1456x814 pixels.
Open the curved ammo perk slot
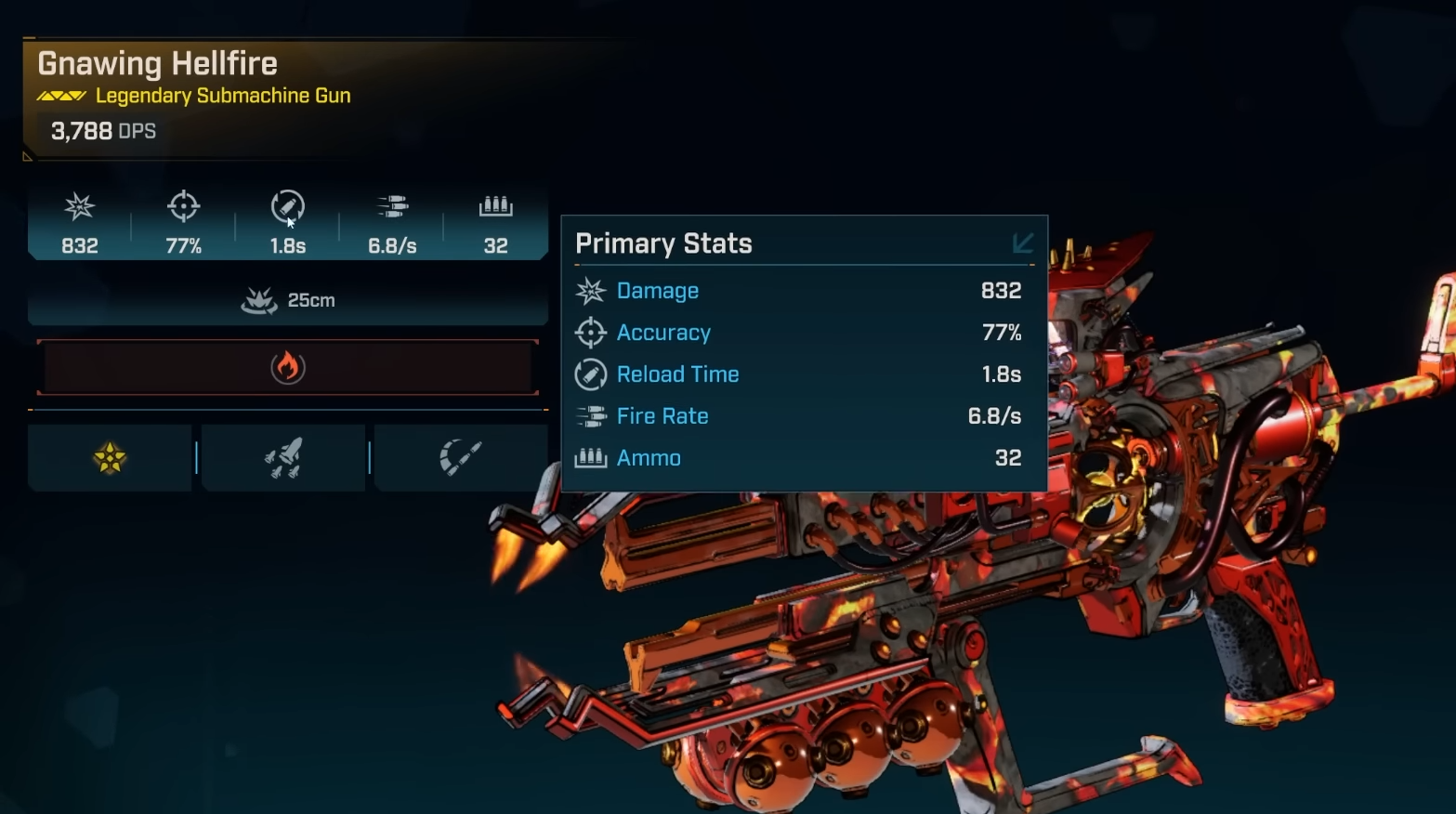click(460, 457)
